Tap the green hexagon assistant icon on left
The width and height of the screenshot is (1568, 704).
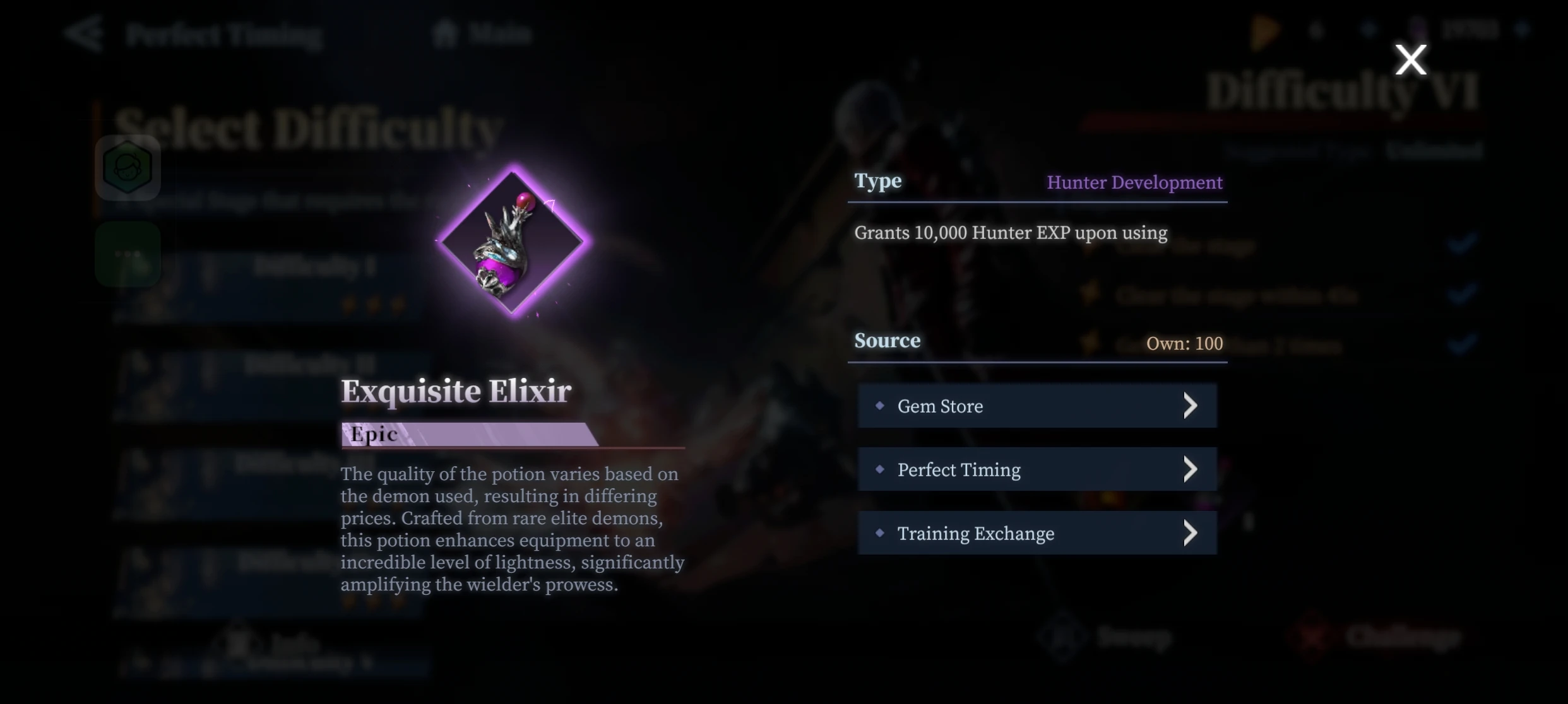[128, 167]
